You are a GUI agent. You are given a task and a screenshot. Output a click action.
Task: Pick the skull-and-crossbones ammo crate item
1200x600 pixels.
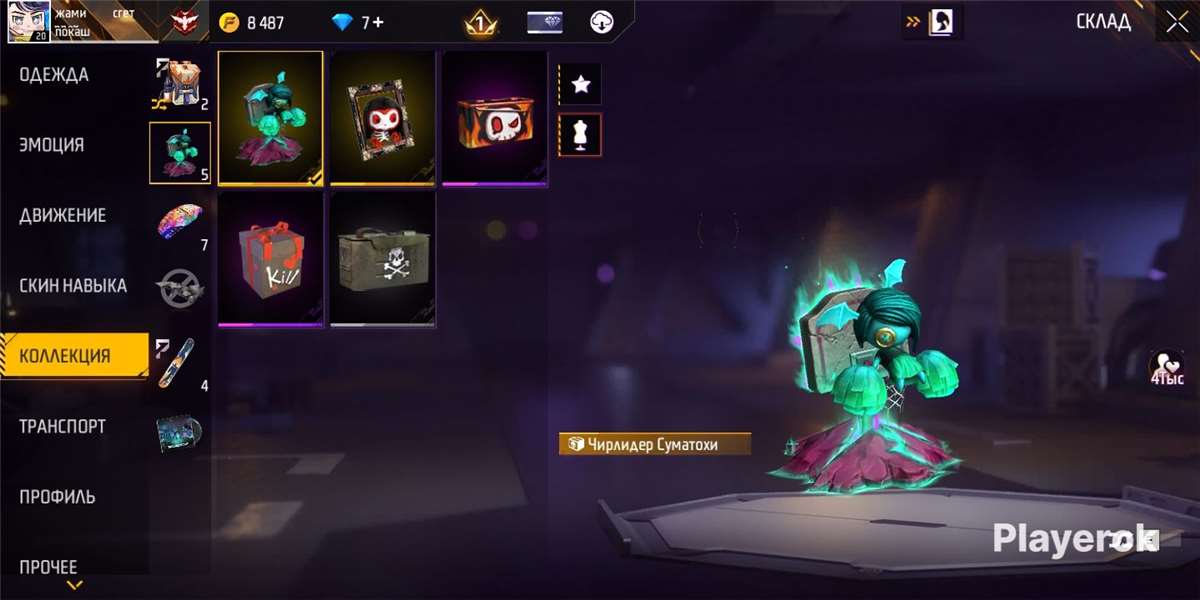click(x=383, y=260)
